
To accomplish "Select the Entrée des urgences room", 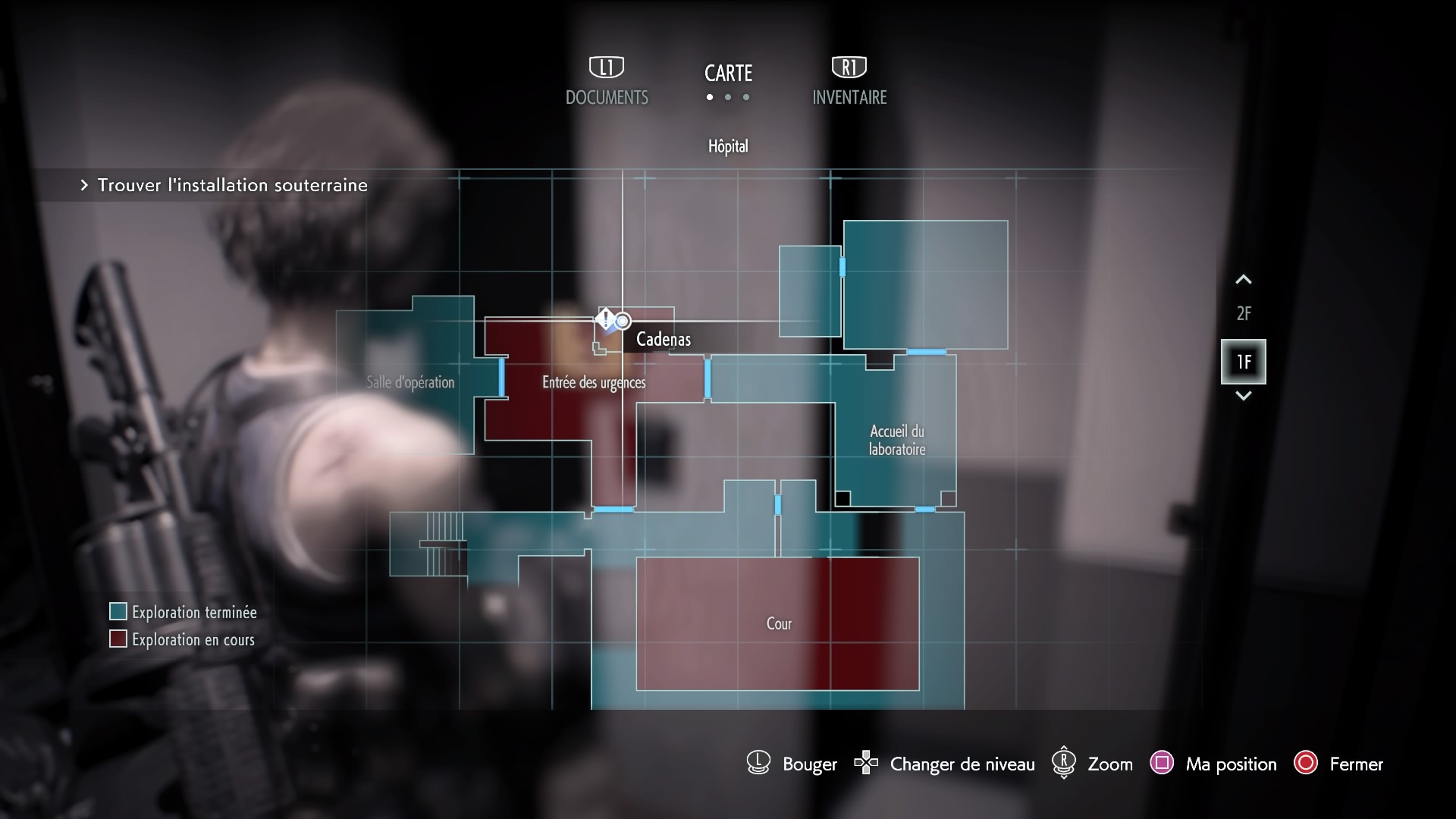I will pyautogui.click(x=593, y=382).
